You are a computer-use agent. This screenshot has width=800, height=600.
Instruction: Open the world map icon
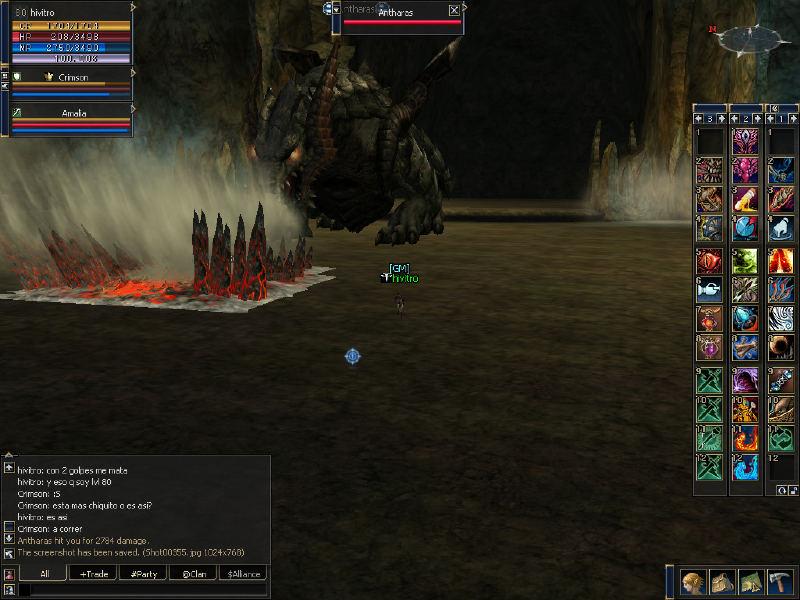751,581
